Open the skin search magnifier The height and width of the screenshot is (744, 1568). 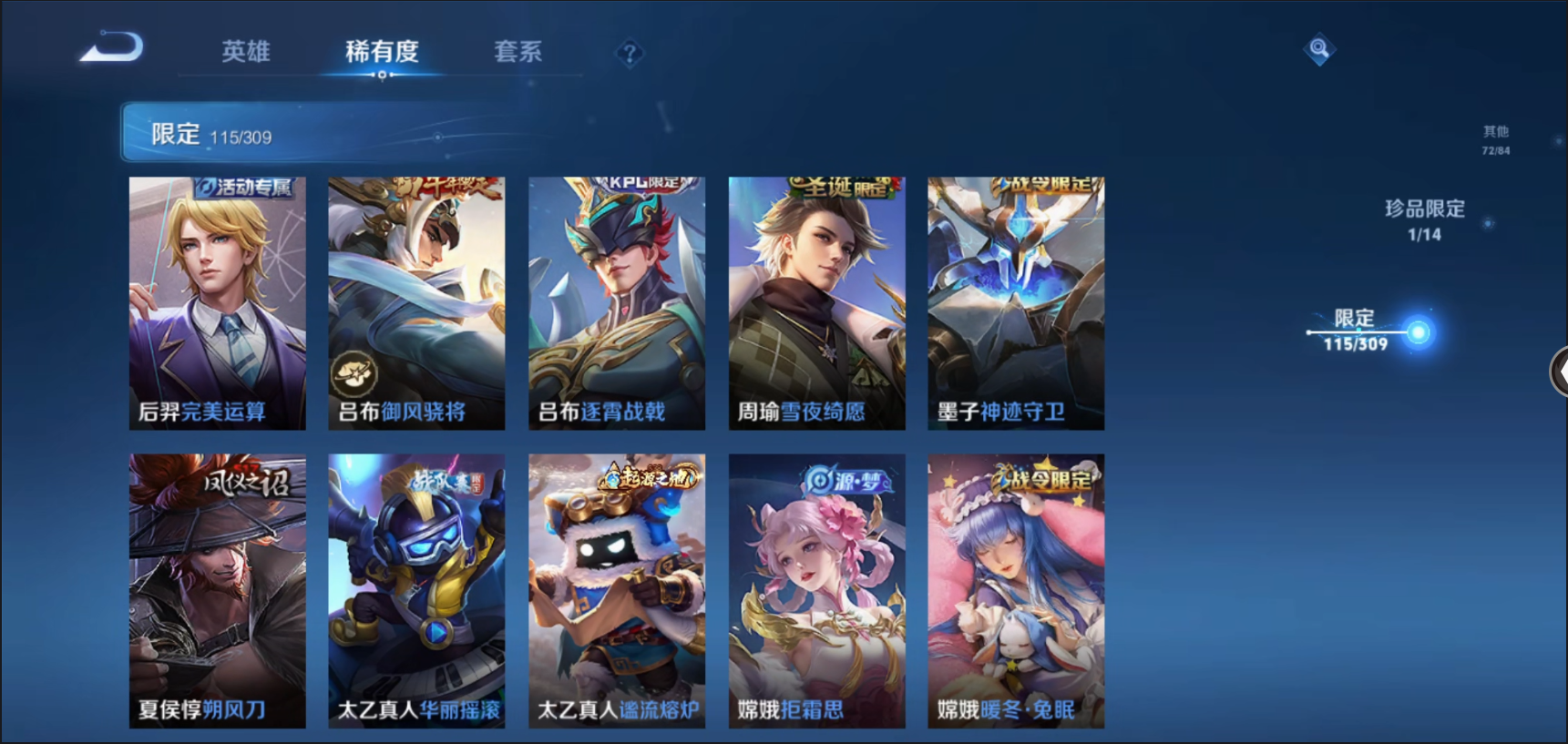pyautogui.click(x=1318, y=48)
